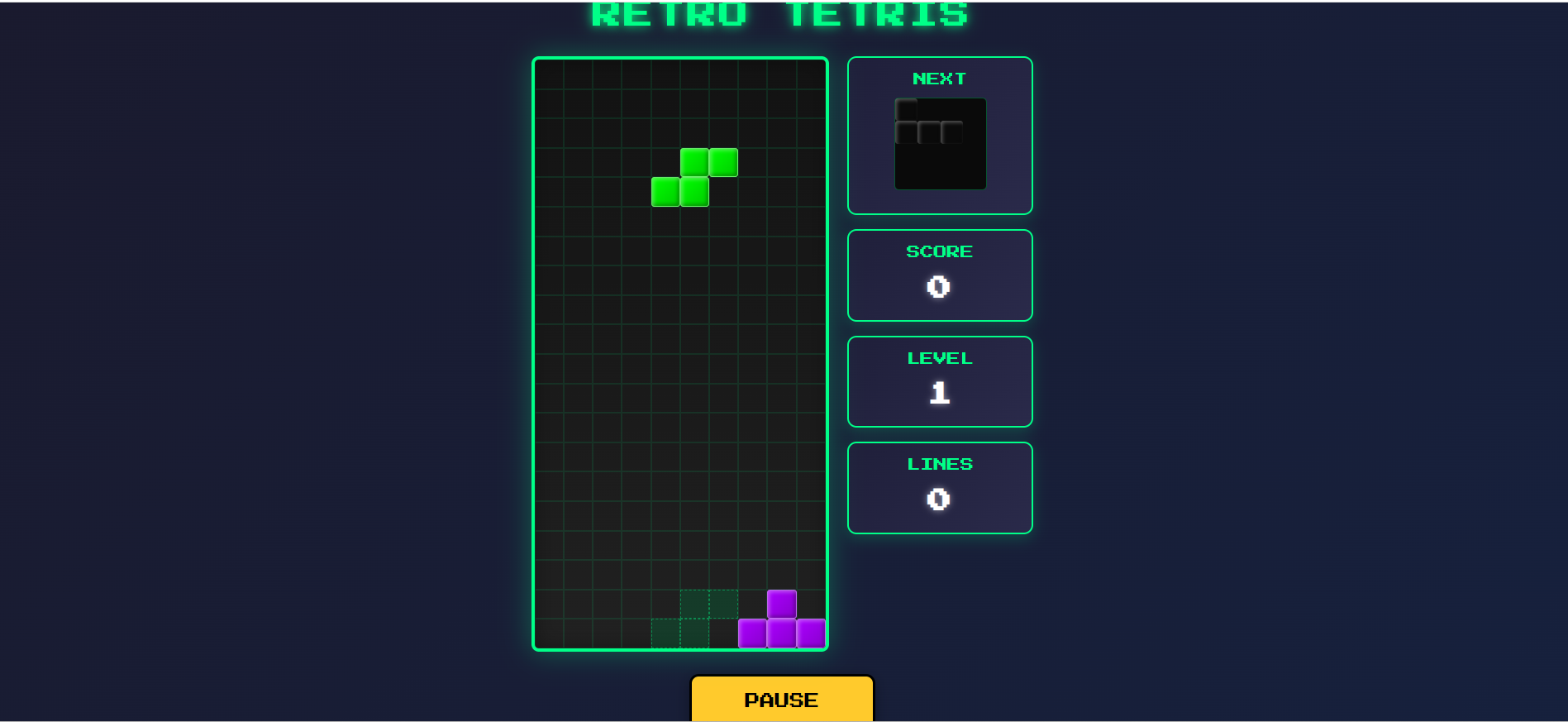Click the purple block cluster at board bottom

coord(781,620)
